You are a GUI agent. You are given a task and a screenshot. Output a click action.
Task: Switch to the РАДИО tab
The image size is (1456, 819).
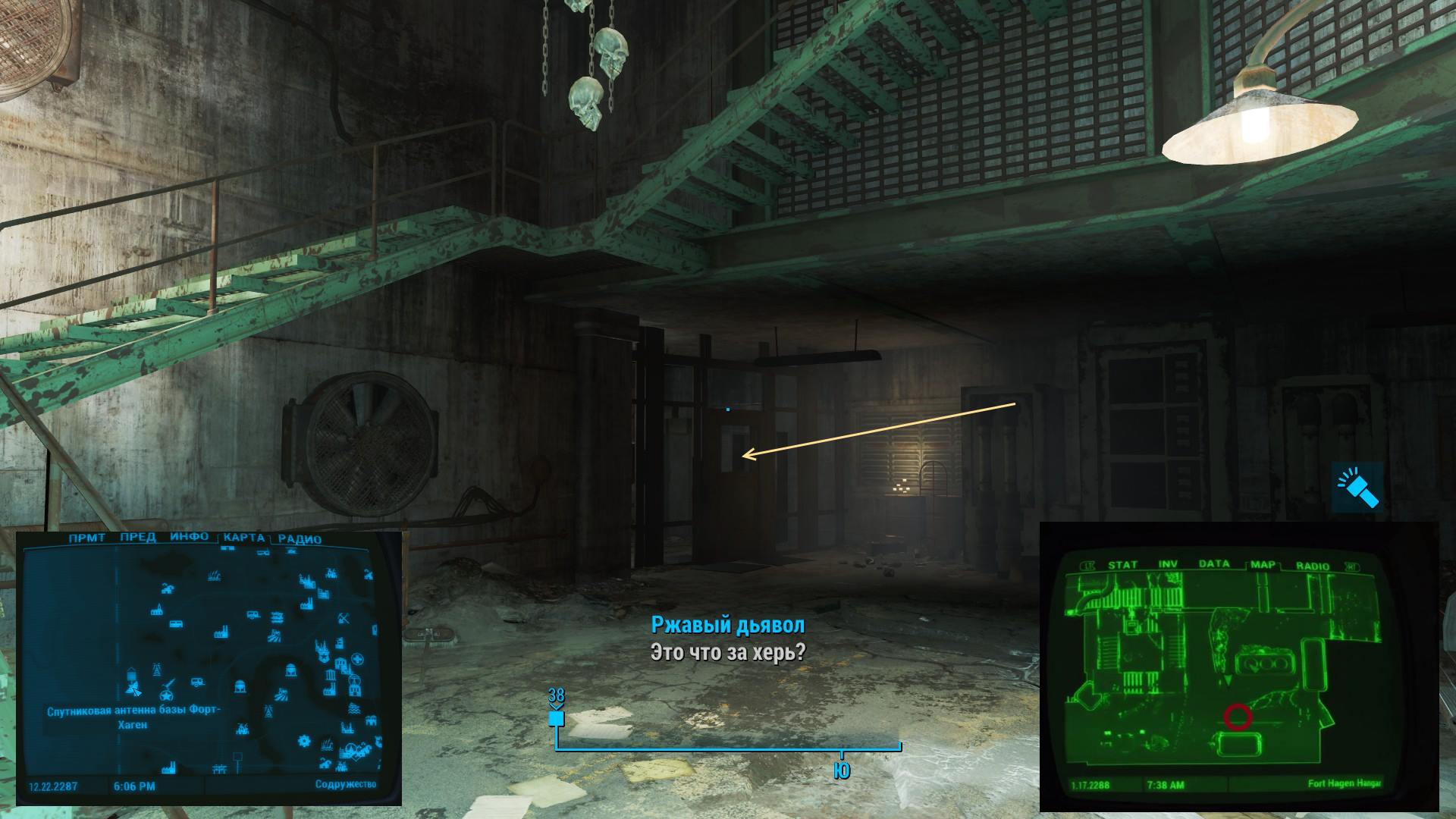300,540
